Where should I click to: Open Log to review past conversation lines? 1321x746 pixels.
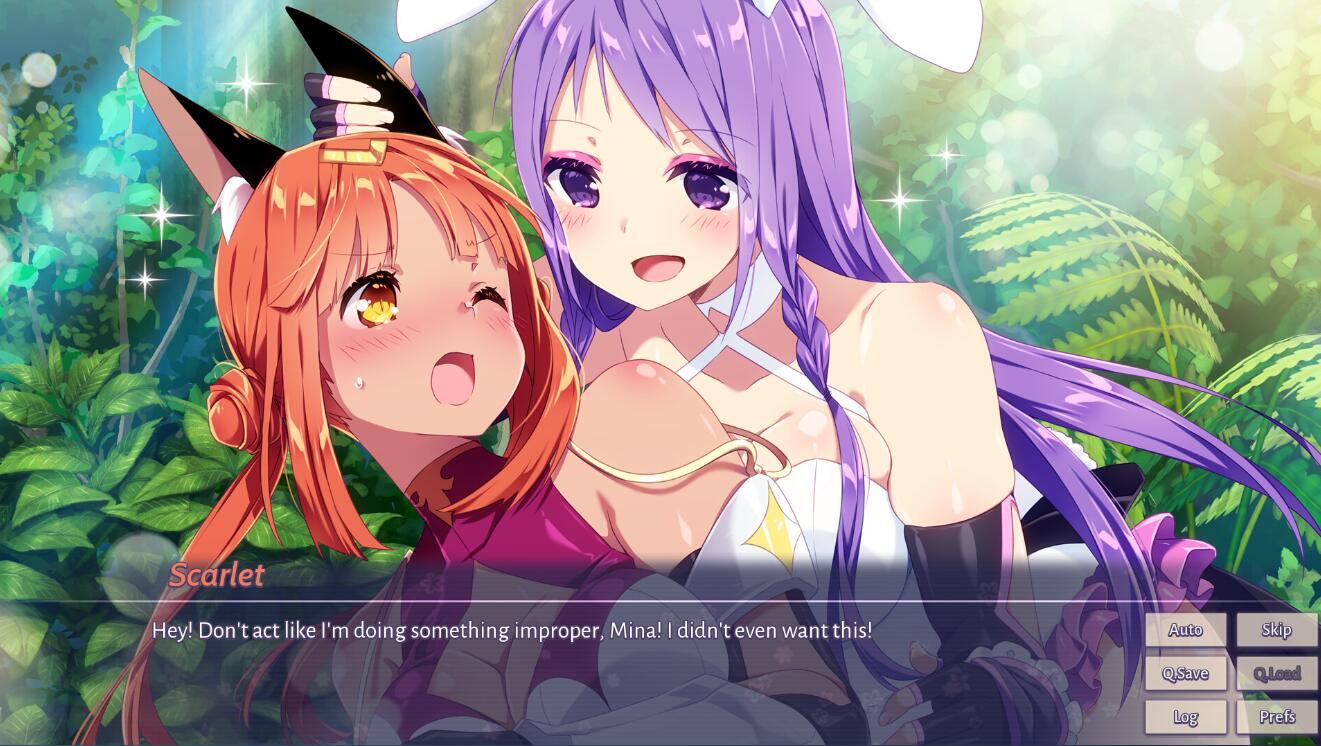pos(1186,717)
